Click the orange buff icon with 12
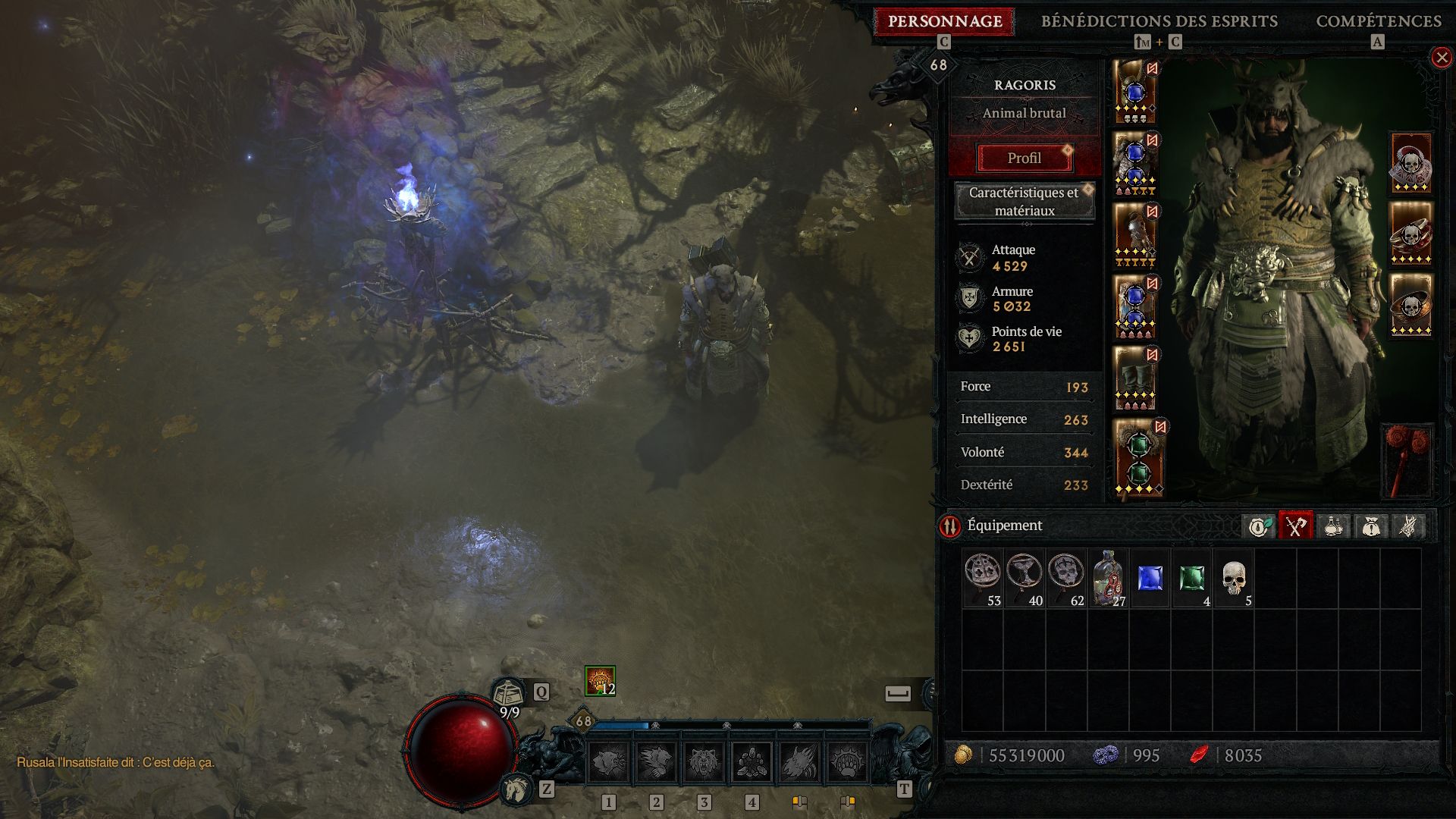This screenshot has height=819, width=1456. [599, 680]
